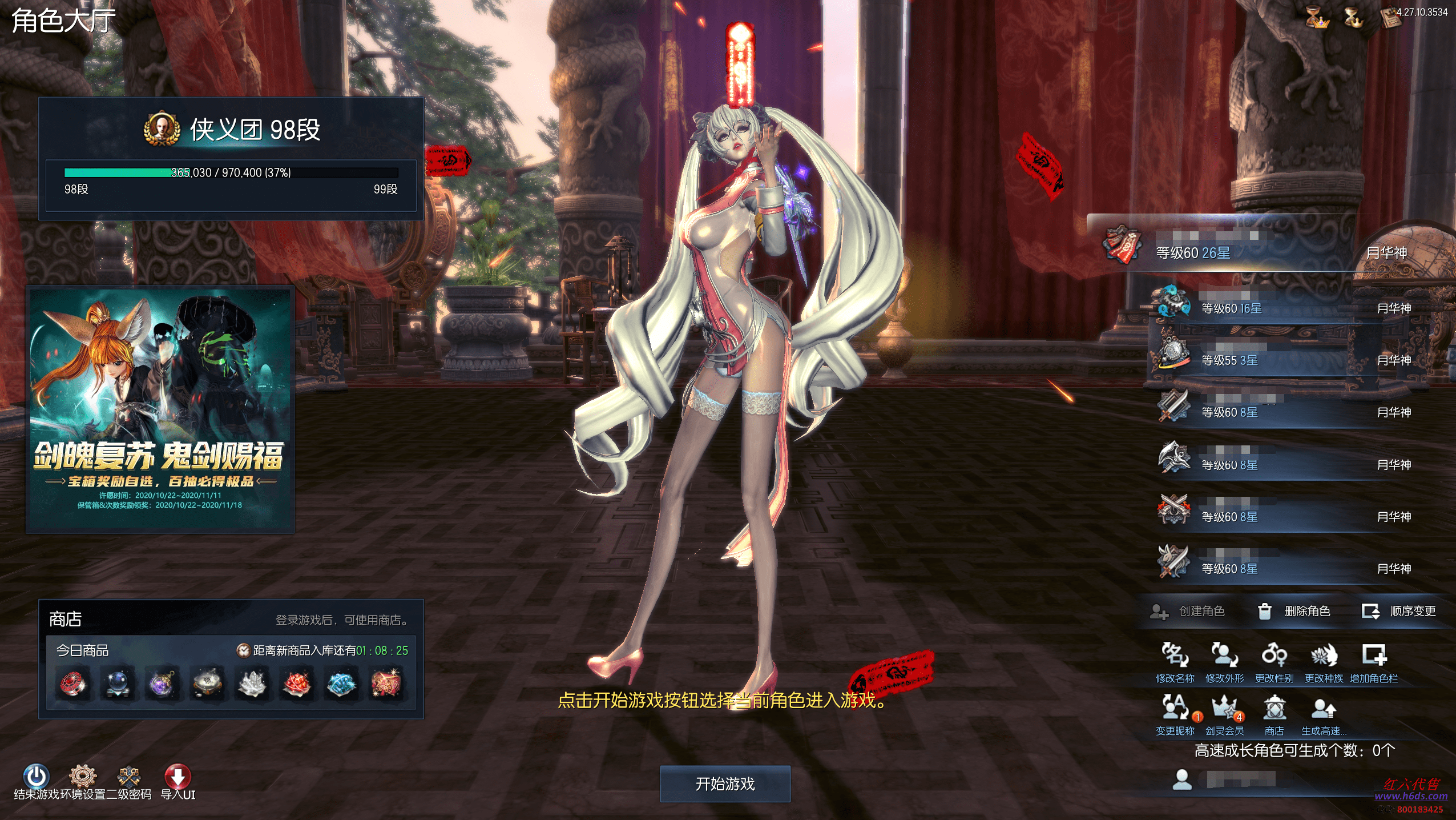Open the 二级密码 secondary password icon
The height and width of the screenshot is (820, 1456).
(x=129, y=777)
